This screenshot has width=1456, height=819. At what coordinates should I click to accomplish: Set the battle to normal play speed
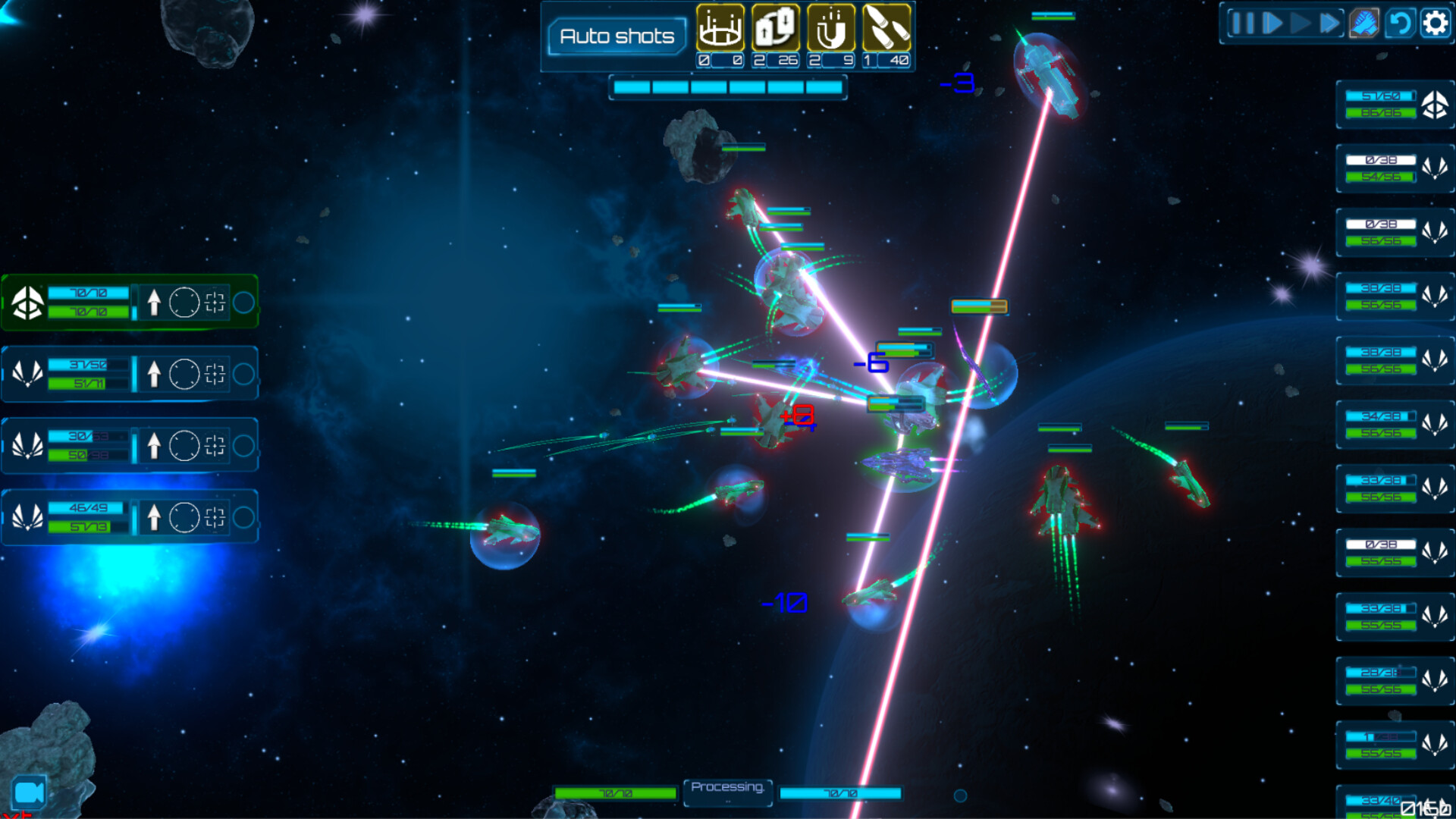[1301, 24]
